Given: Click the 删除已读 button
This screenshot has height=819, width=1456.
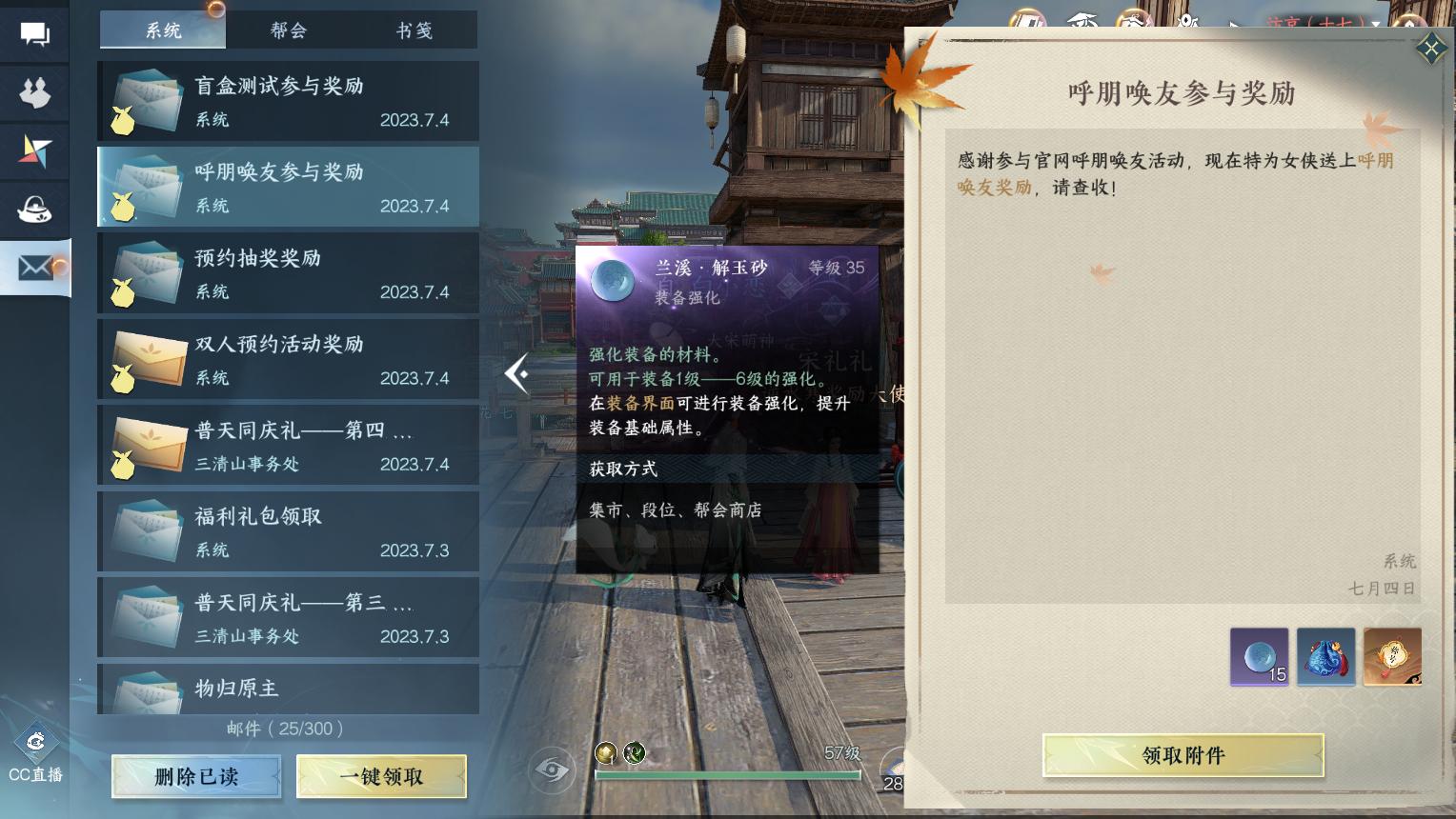Looking at the screenshot, I should click(x=195, y=776).
